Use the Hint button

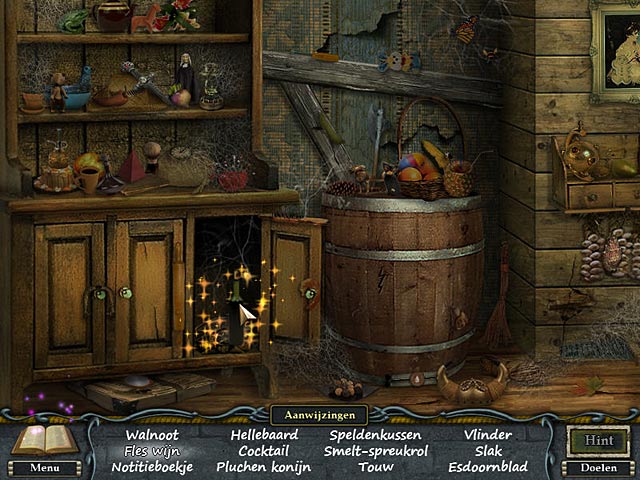(598, 440)
